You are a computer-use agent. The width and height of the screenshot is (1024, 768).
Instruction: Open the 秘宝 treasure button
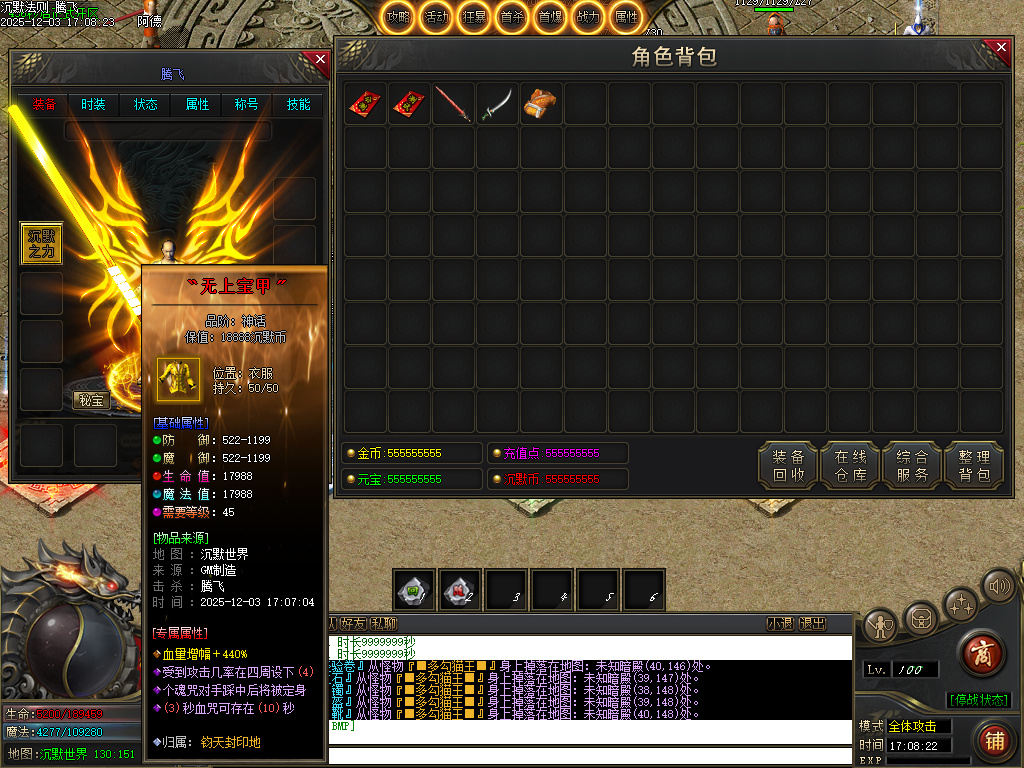pos(92,400)
